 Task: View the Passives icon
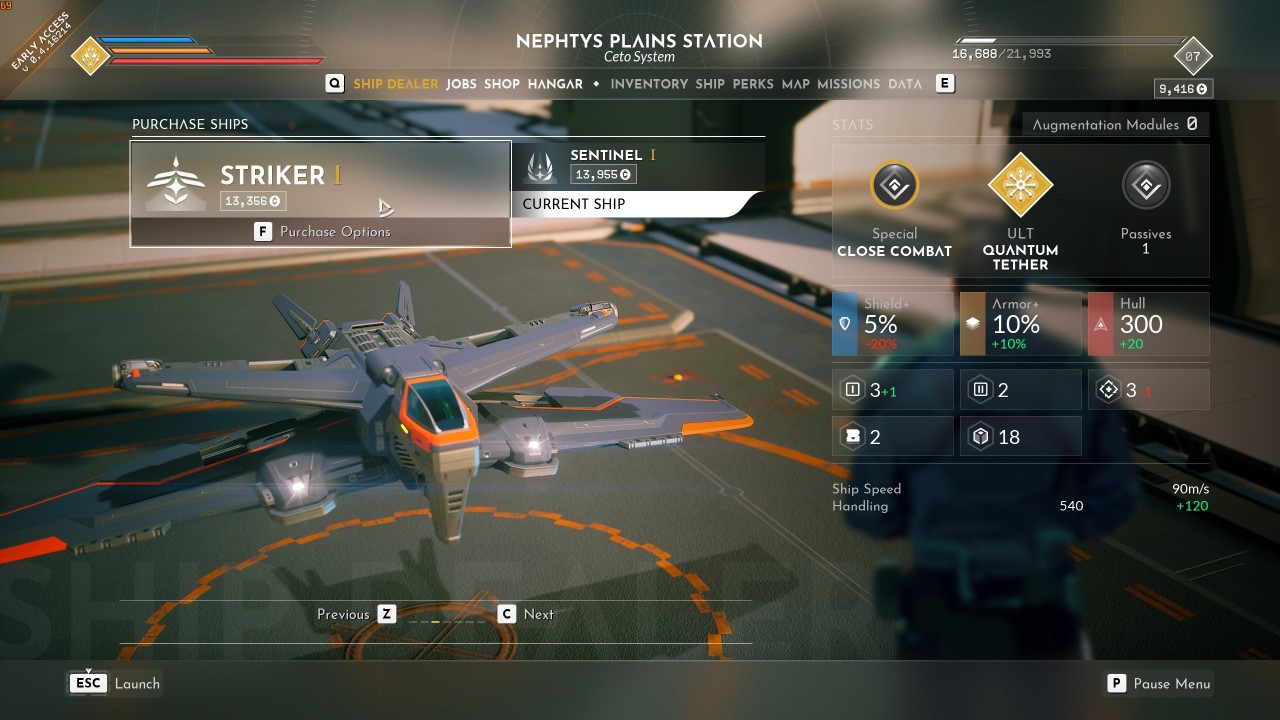(x=1146, y=186)
